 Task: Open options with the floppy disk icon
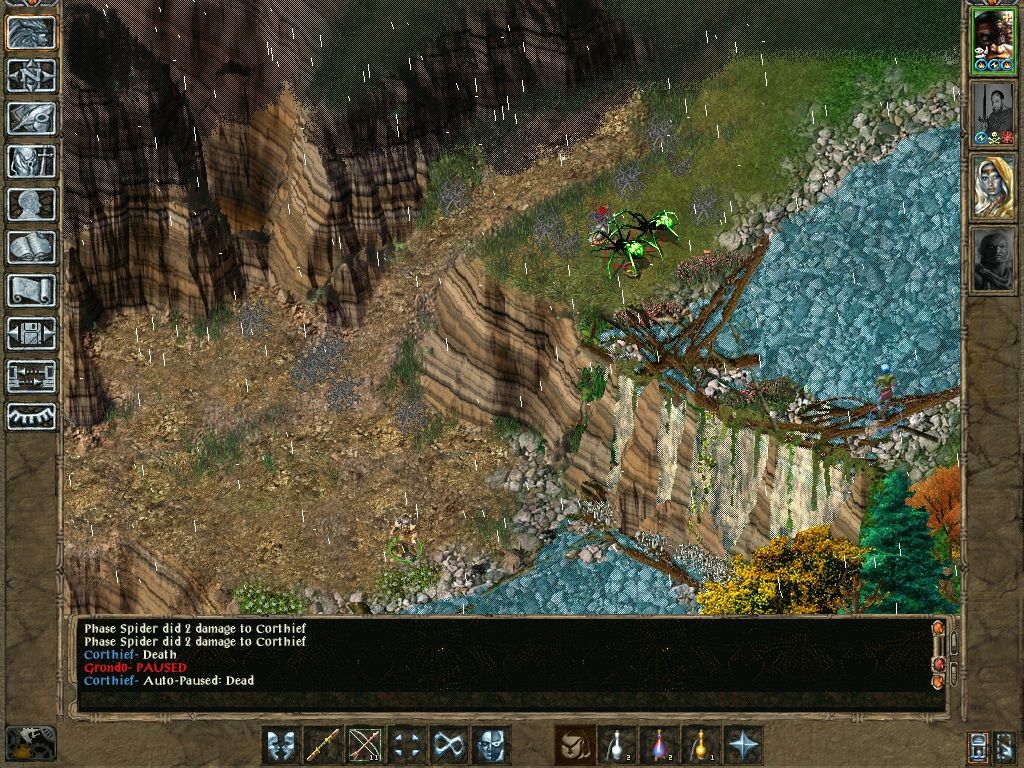pyautogui.click(x=31, y=333)
